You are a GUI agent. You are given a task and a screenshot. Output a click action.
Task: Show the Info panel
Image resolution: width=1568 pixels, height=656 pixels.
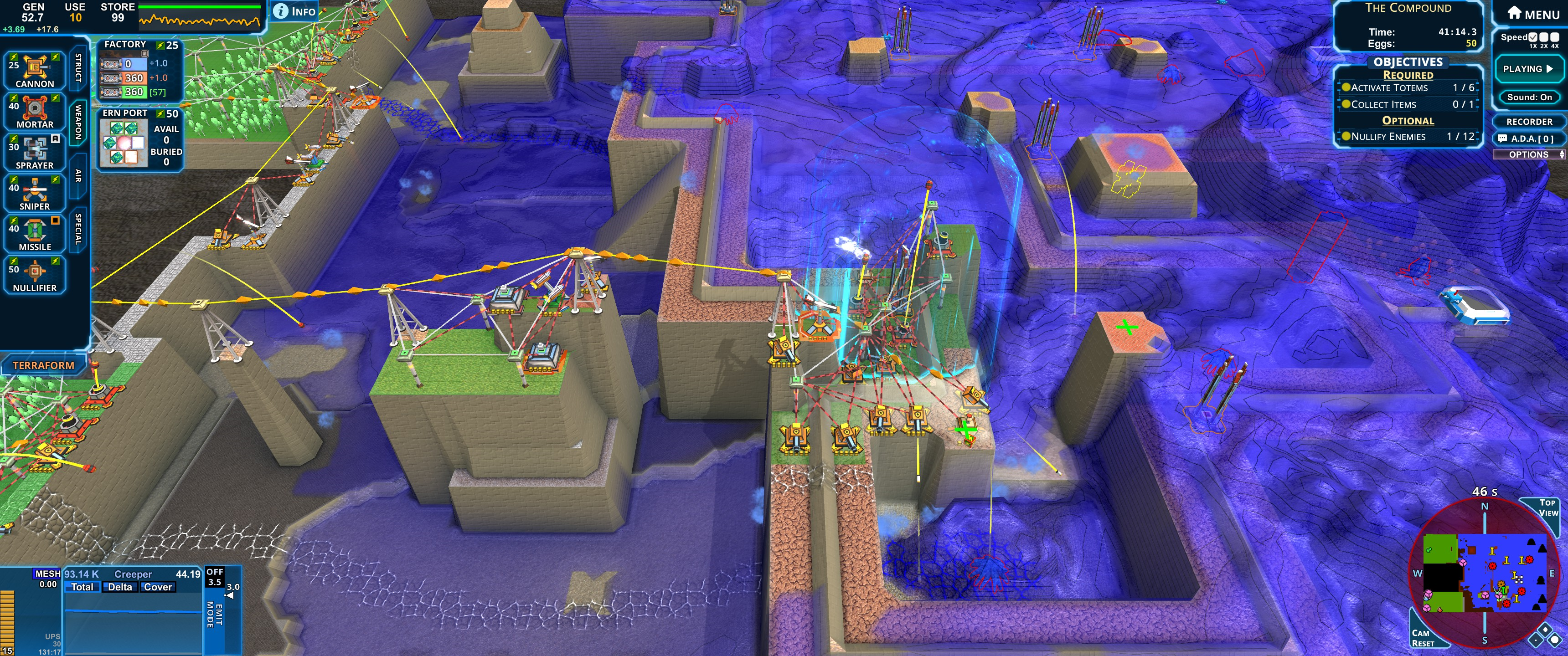click(295, 11)
